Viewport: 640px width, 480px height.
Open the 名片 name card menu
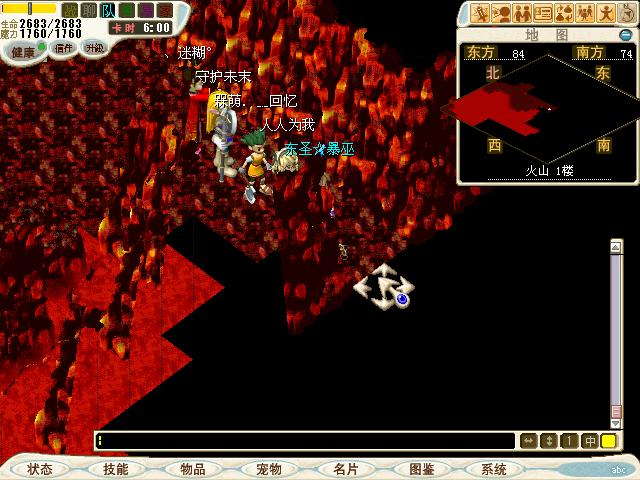(345, 469)
